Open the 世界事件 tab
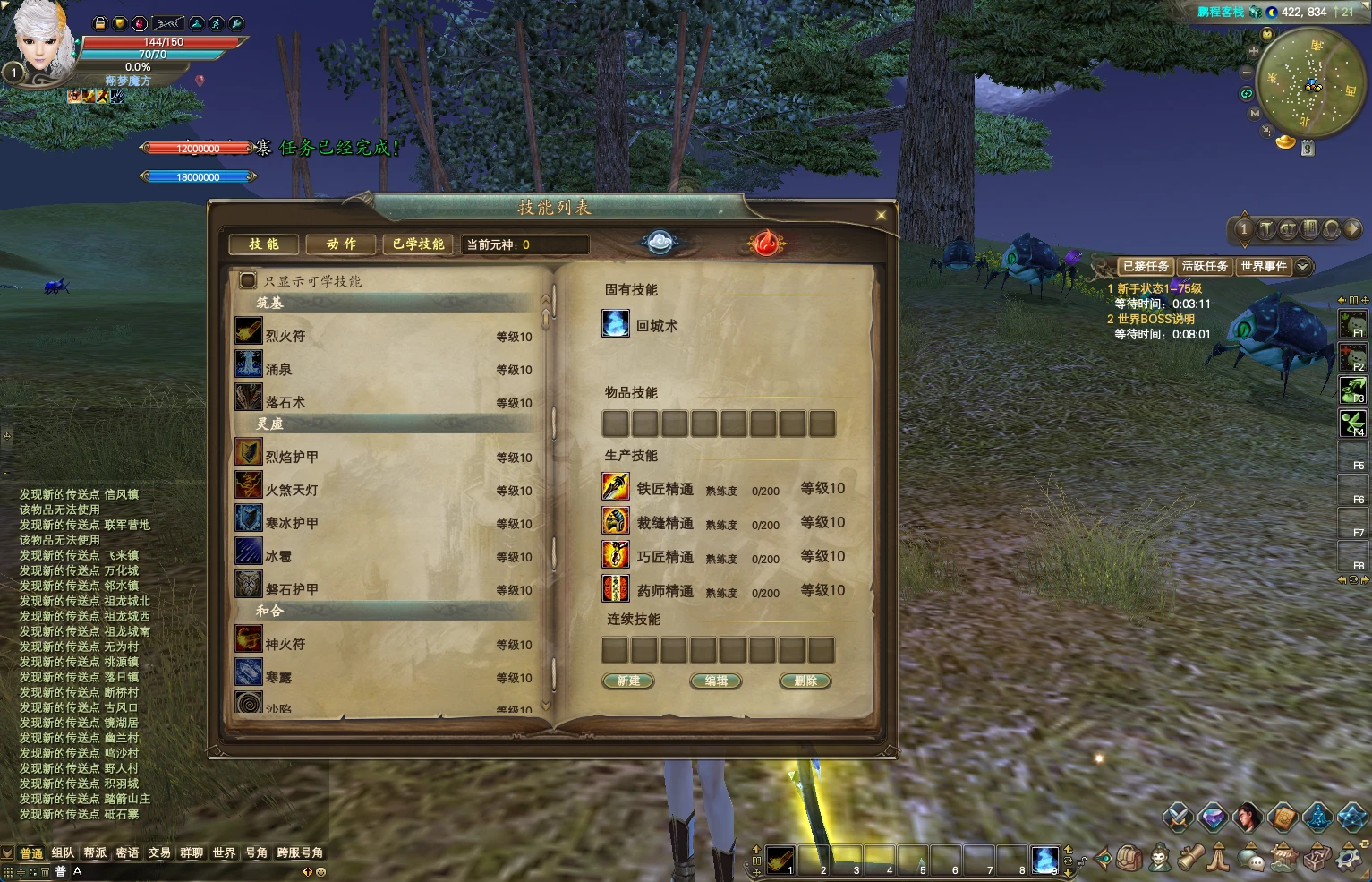Screen dimensions: 1372x882 point(1264,267)
